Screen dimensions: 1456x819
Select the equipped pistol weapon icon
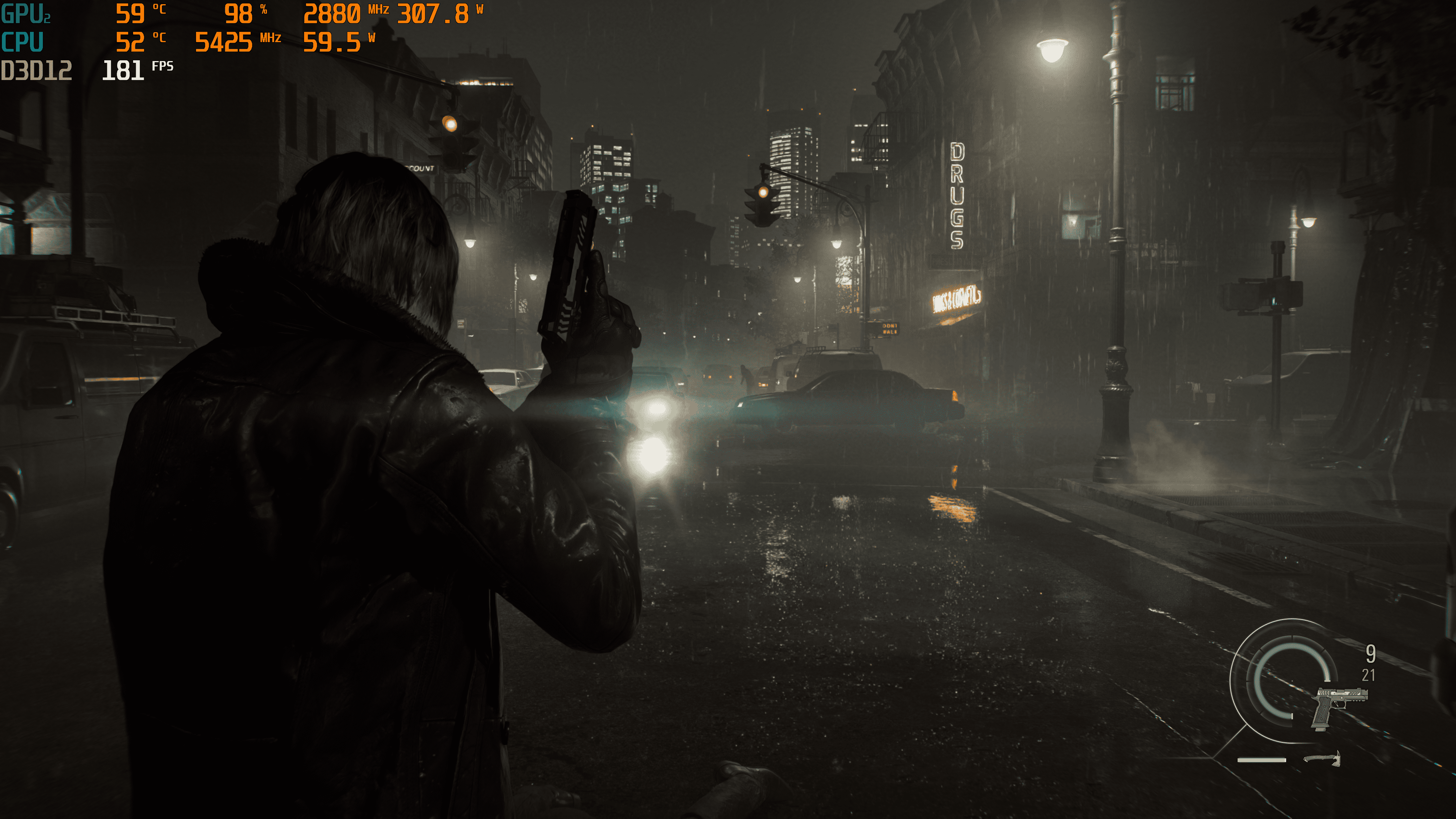click(1338, 707)
